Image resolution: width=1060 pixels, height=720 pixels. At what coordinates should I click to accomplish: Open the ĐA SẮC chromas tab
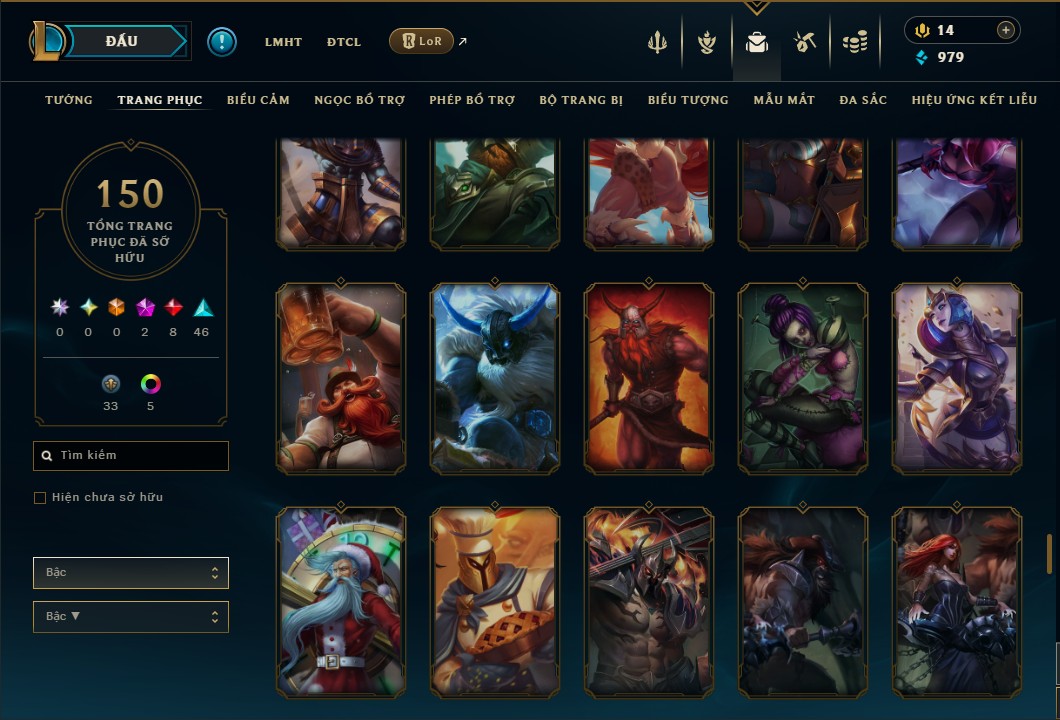863,100
